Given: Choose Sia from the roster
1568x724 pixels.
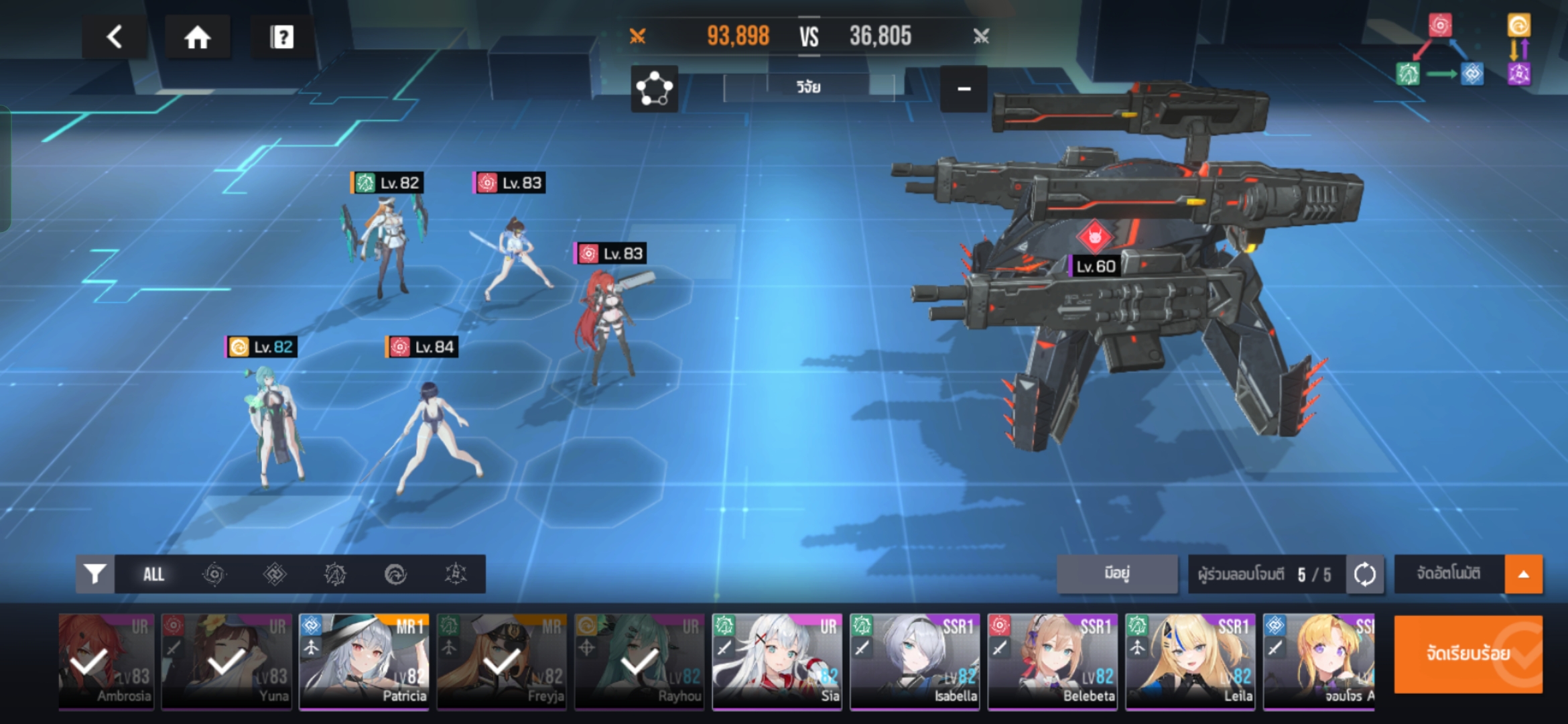Looking at the screenshot, I should pos(777,660).
